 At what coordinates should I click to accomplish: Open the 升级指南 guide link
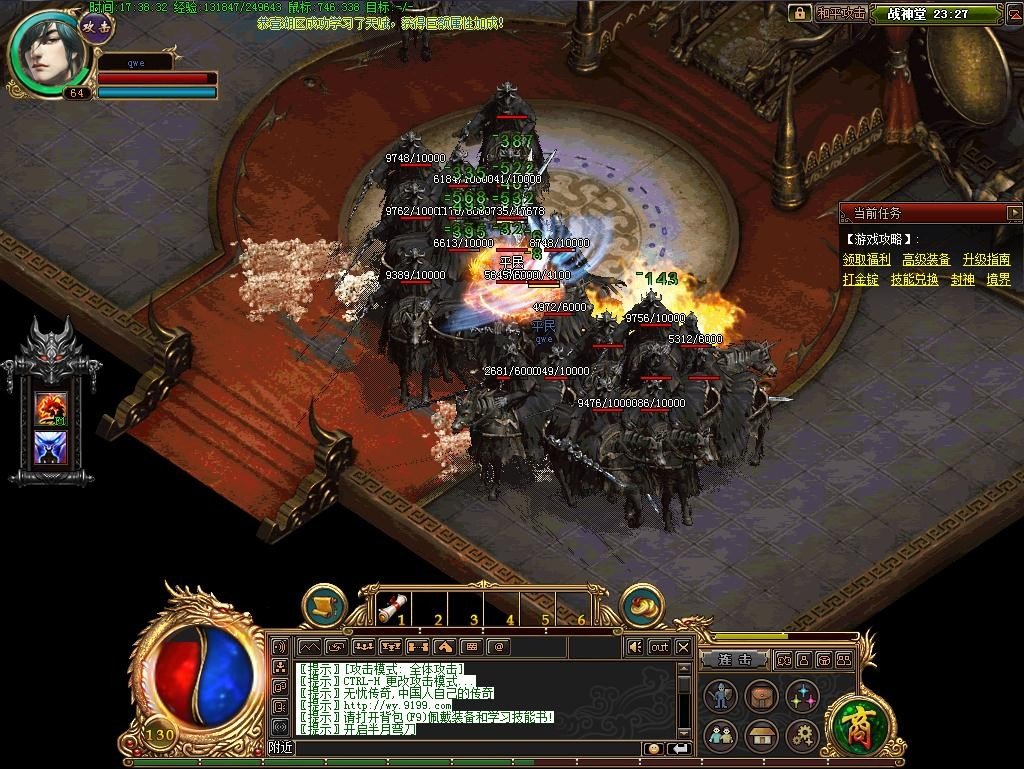pyautogui.click(x=986, y=260)
